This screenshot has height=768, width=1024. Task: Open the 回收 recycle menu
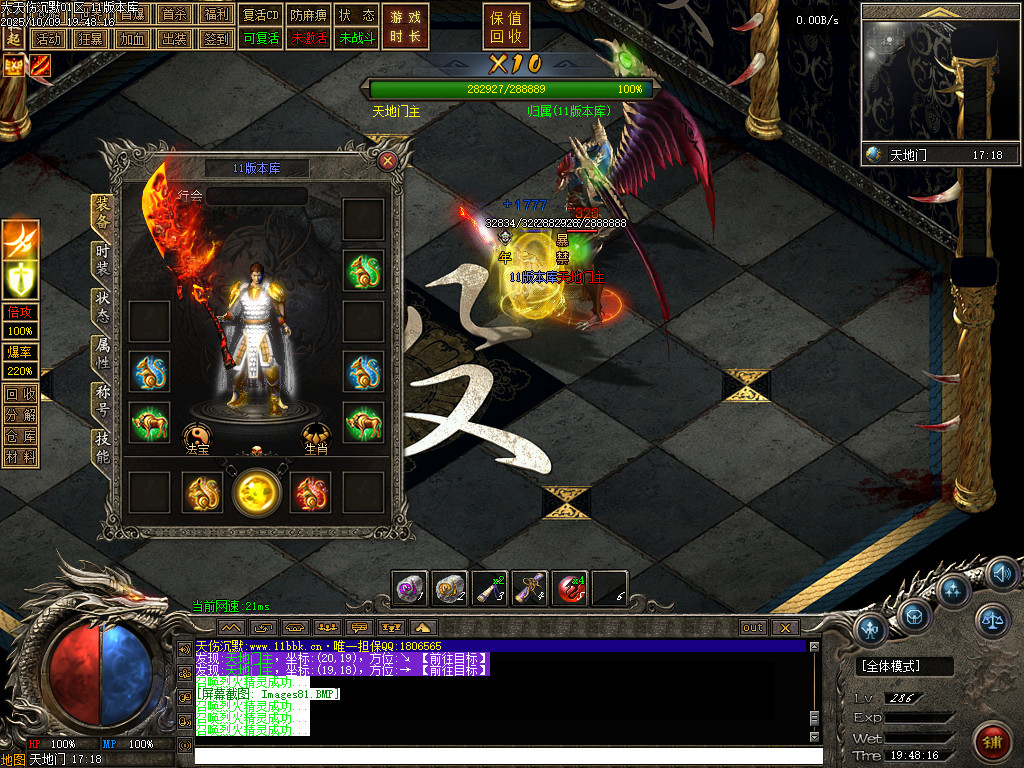coord(20,394)
